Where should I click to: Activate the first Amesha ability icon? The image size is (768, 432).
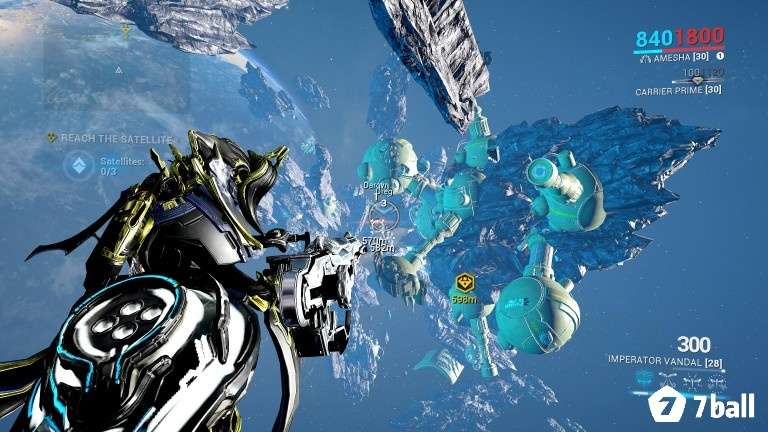point(642,379)
